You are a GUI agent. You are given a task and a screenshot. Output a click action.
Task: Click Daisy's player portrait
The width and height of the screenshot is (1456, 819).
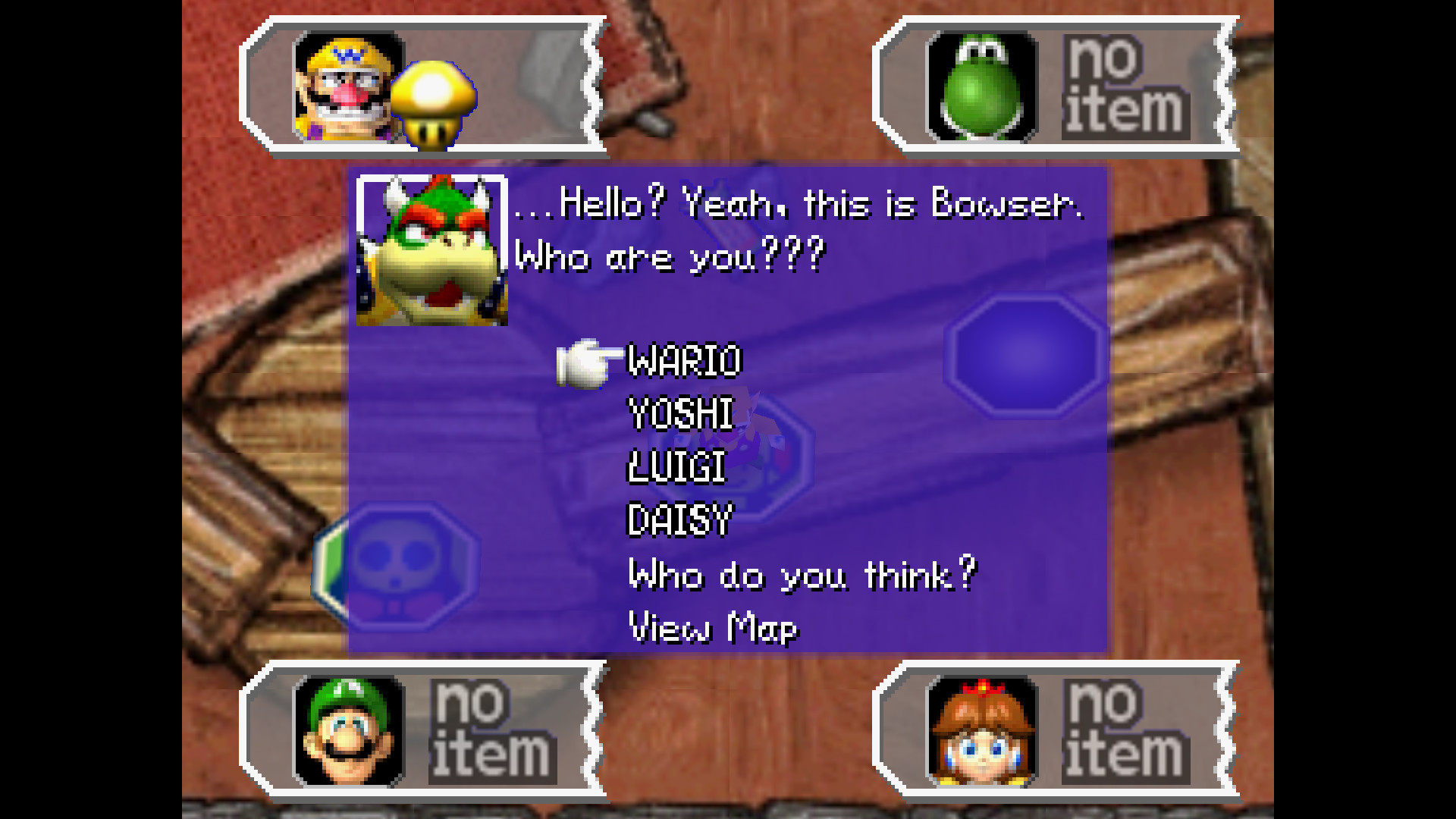click(x=982, y=731)
